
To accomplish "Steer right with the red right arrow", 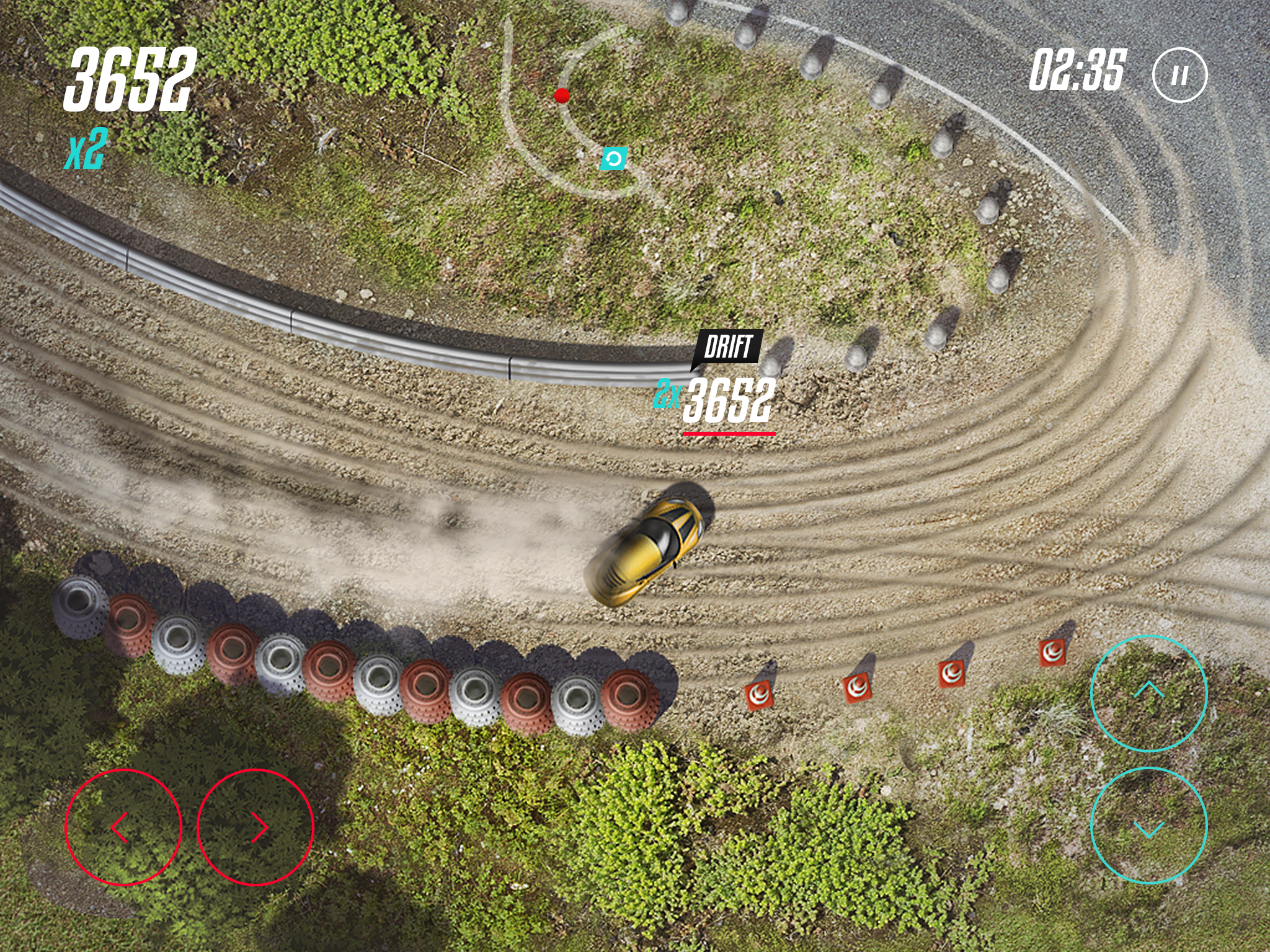I will [255, 827].
